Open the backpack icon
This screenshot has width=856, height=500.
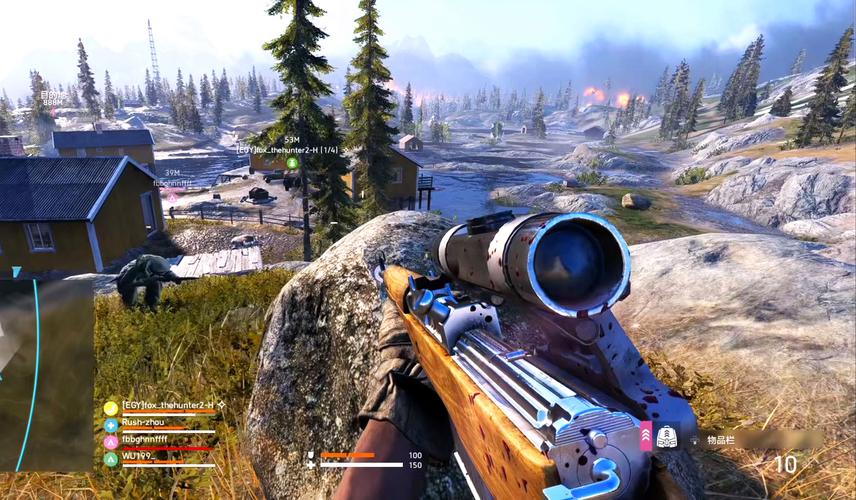667,438
